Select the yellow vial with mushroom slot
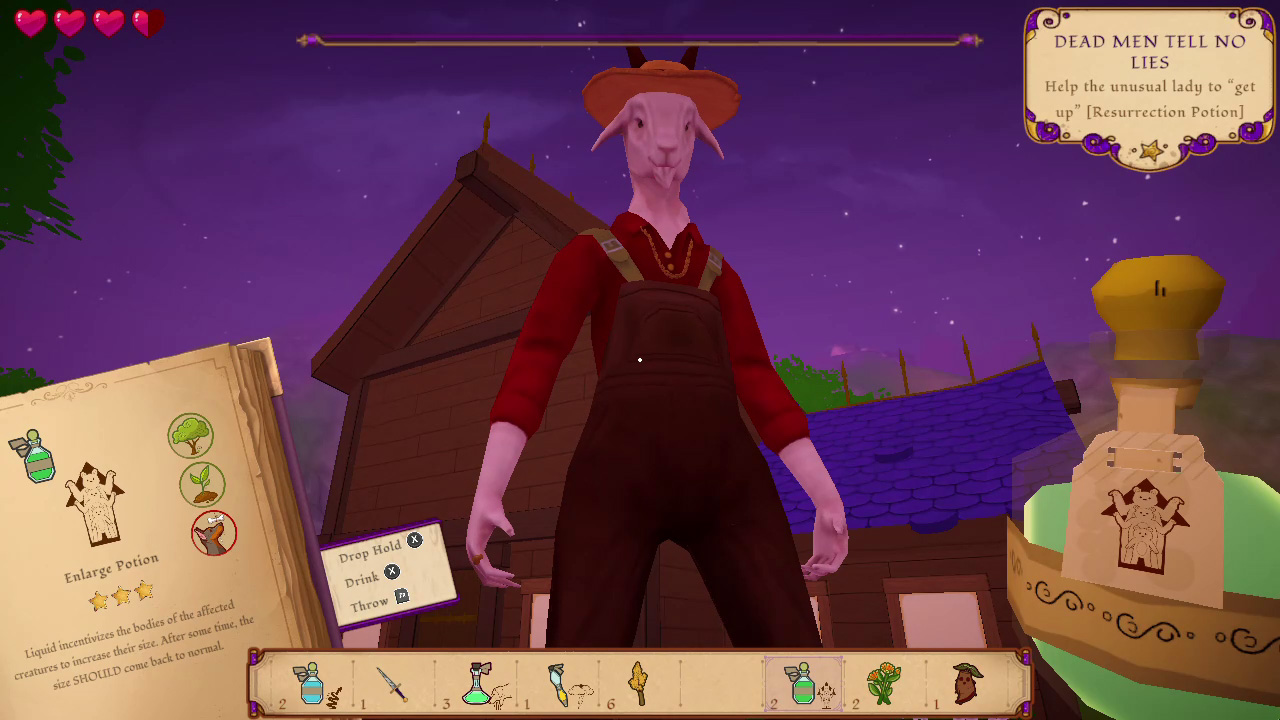 pyautogui.click(x=559, y=685)
